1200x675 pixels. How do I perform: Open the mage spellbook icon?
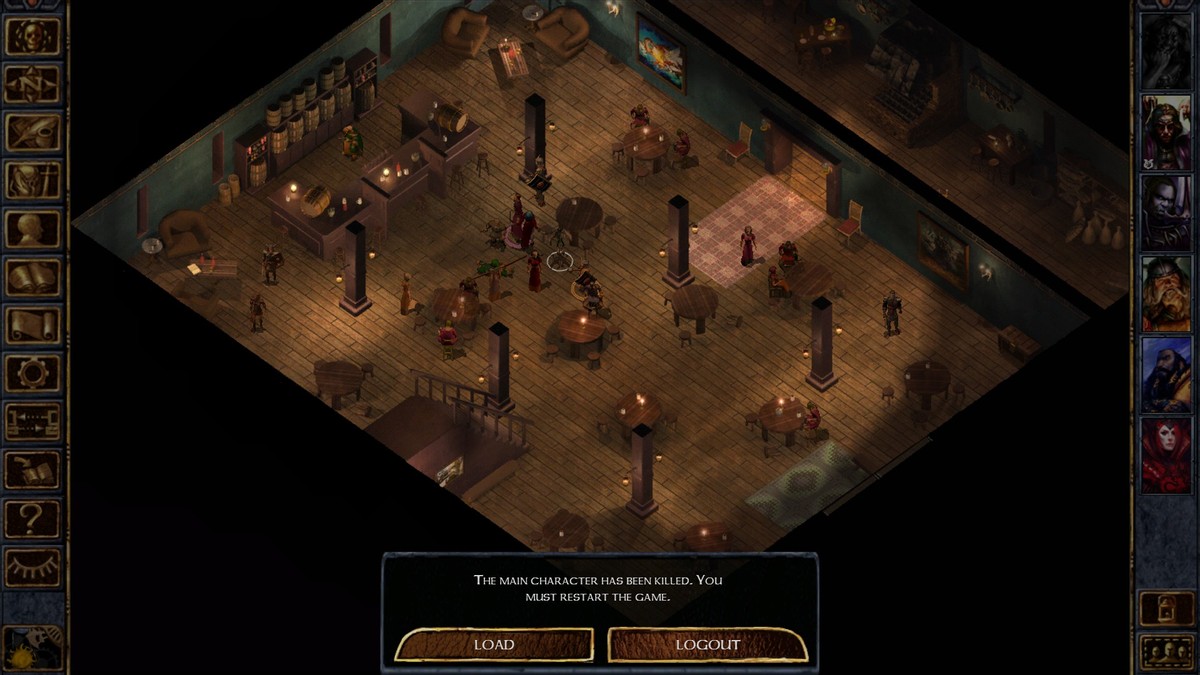coord(33,277)
